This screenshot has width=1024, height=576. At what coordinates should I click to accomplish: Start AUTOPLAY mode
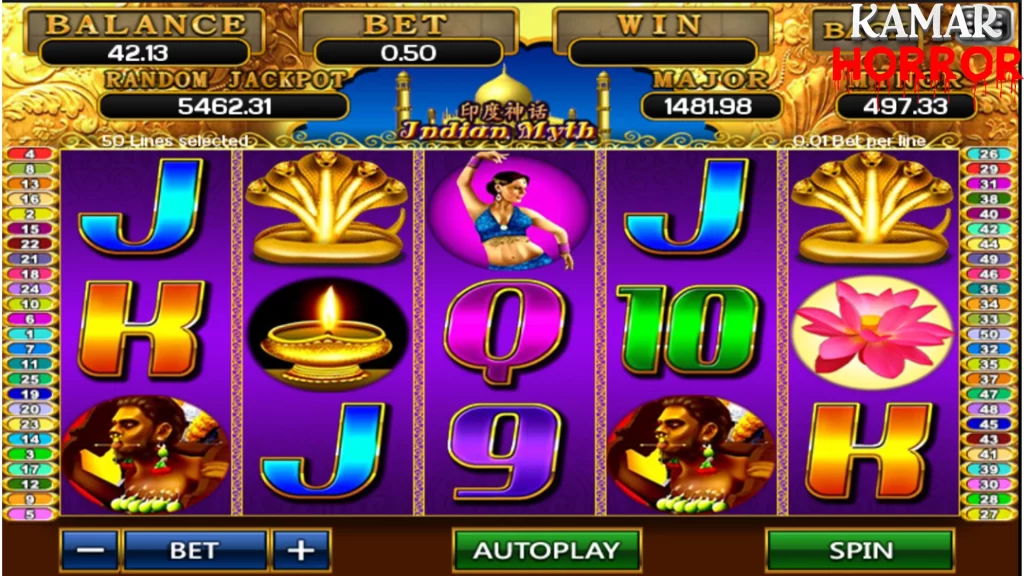click(546, 550)
